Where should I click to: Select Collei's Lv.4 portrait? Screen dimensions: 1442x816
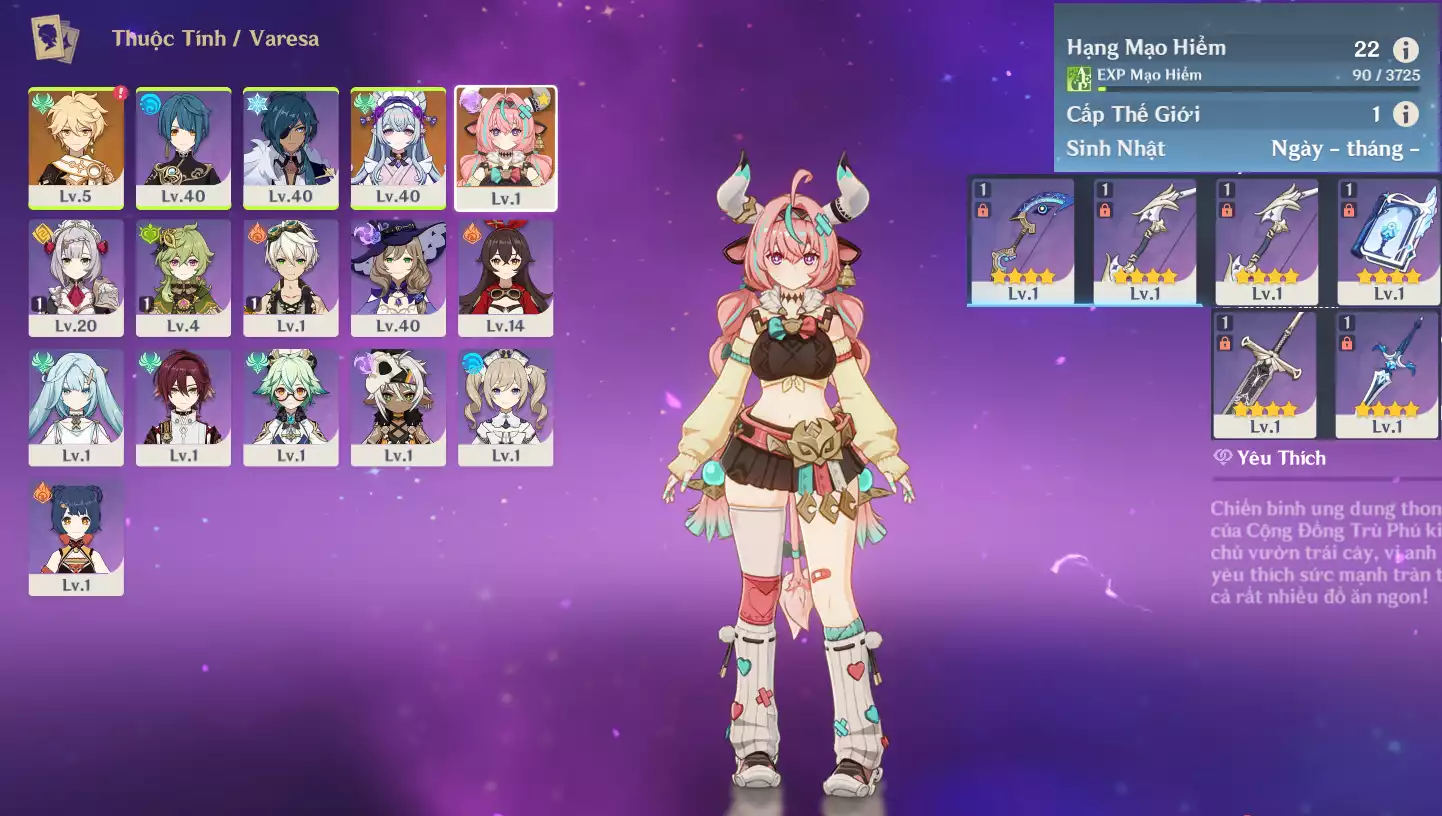coord(183,277)
